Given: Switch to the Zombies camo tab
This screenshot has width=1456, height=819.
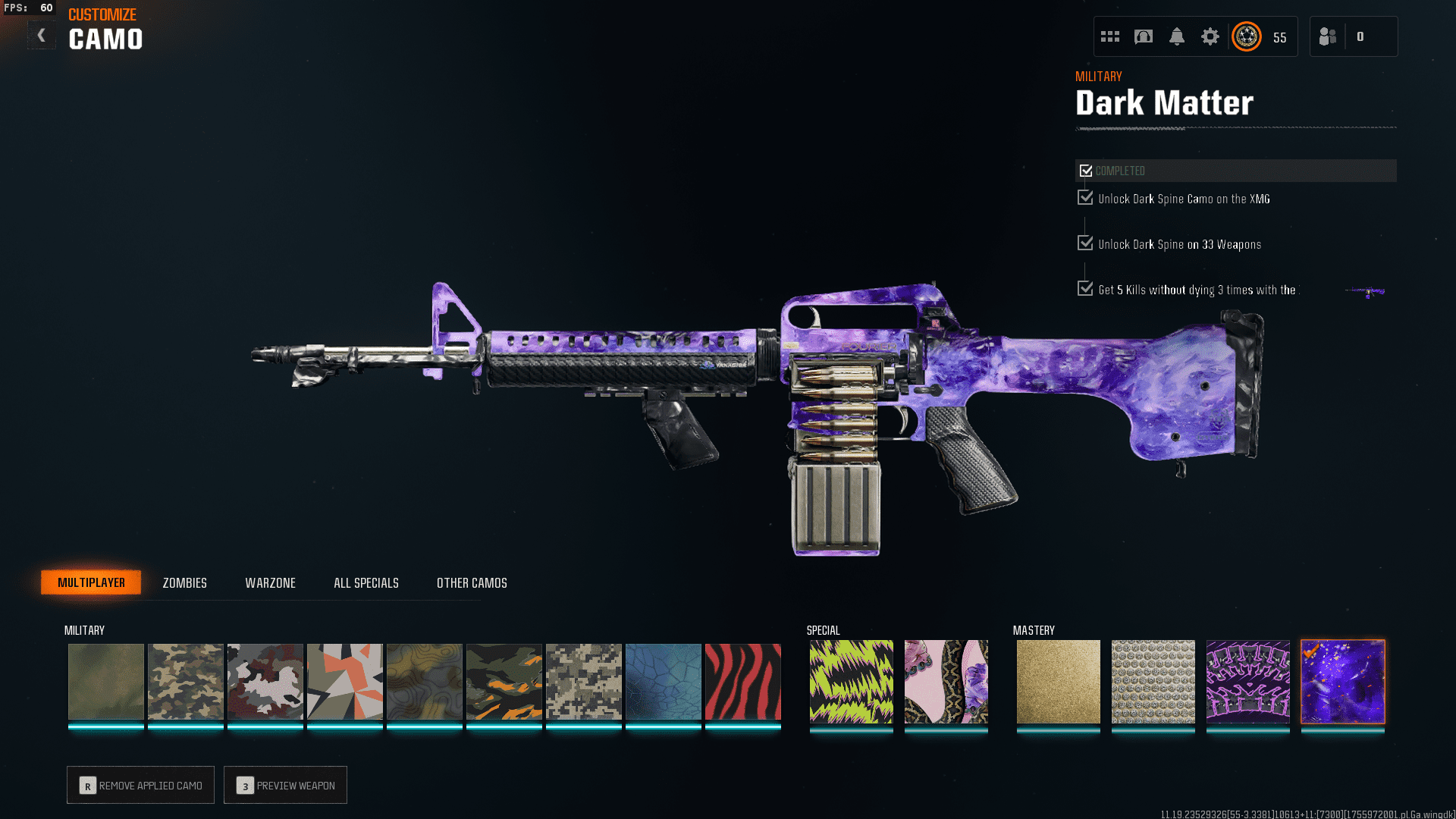Looking at the screenshot, I should 184,582.
